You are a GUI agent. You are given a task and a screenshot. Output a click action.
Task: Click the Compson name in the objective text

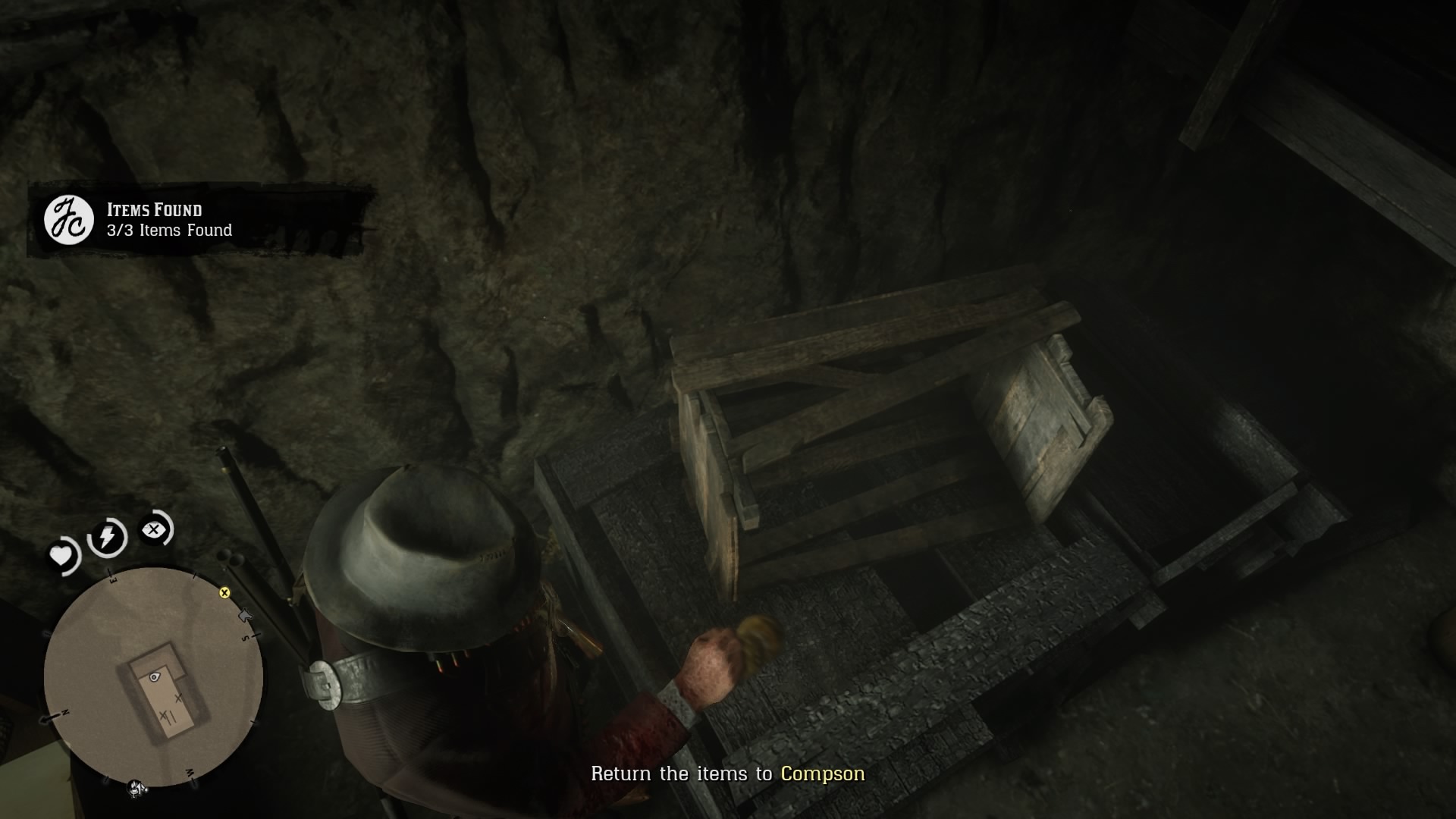coord(822,774)
